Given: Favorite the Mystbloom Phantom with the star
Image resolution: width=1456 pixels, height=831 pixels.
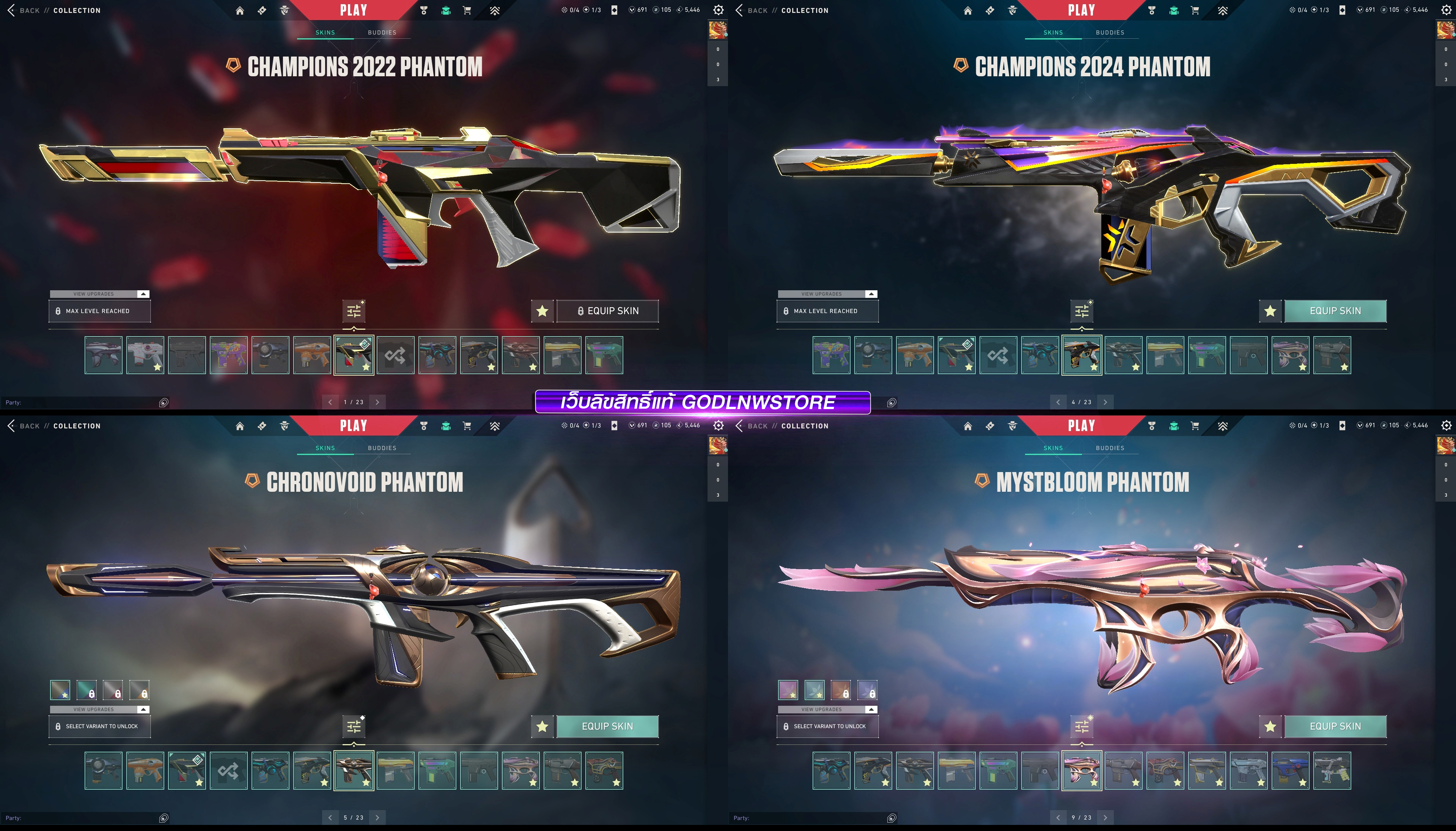Looking at the screenshot, I should pos(1270,727).
